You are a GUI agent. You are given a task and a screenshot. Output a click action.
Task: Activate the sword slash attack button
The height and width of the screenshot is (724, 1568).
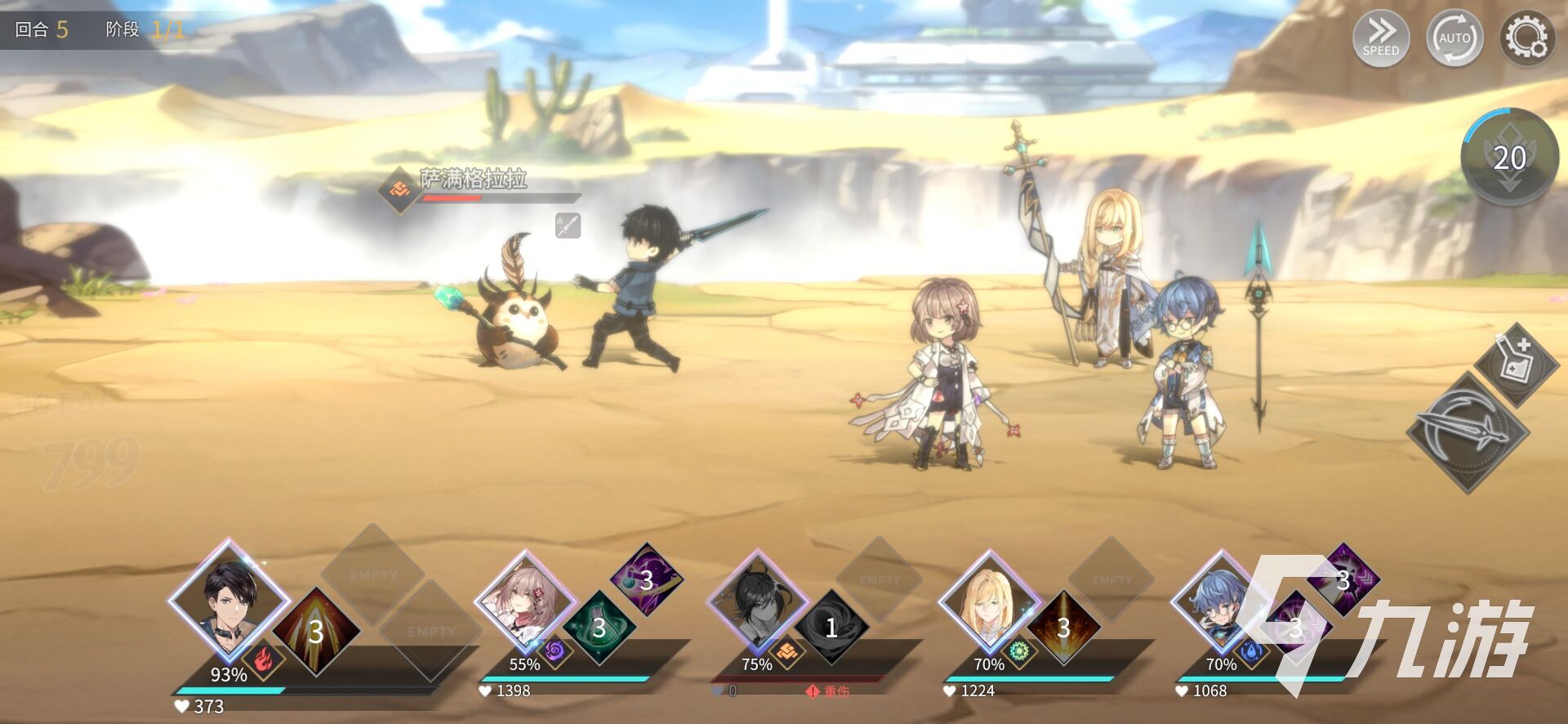coord(1468,431)
